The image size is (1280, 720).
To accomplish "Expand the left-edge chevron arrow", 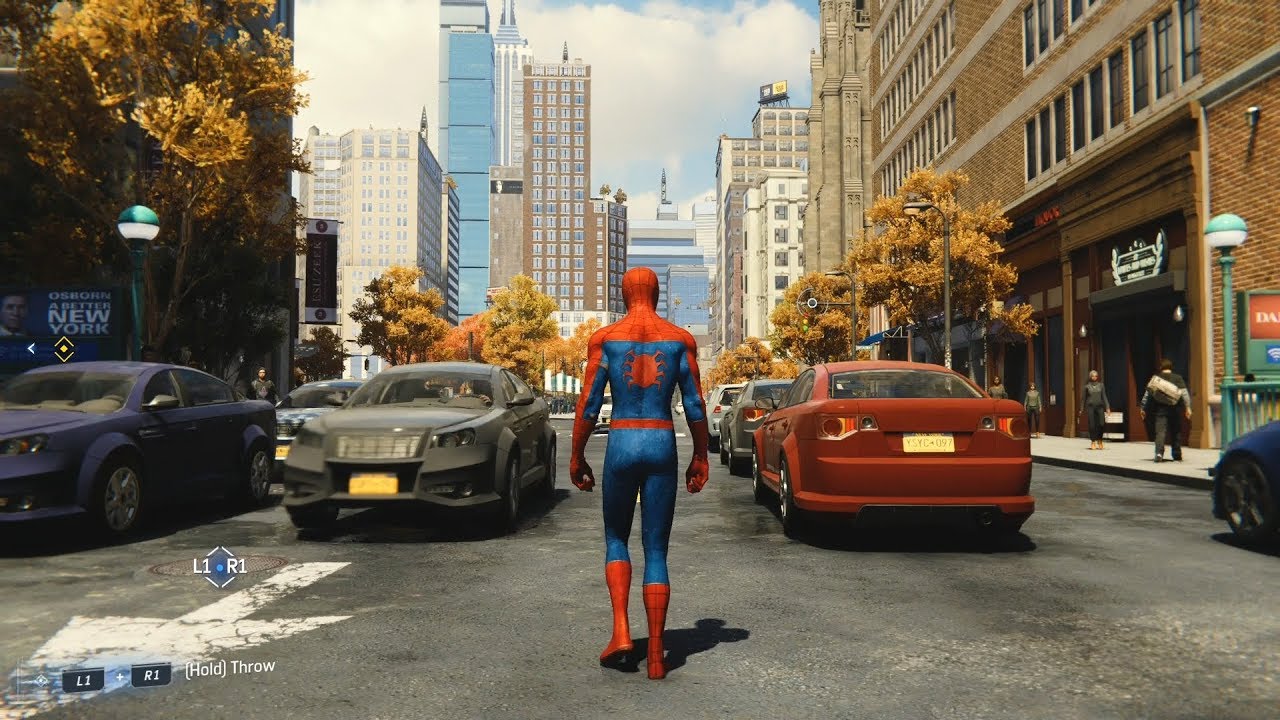I will point(31,348).
